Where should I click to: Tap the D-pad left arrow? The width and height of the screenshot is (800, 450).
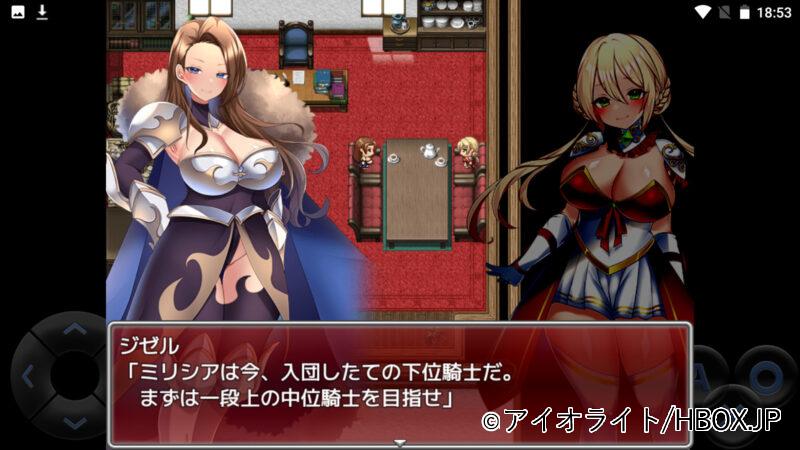tap(28, 377)
